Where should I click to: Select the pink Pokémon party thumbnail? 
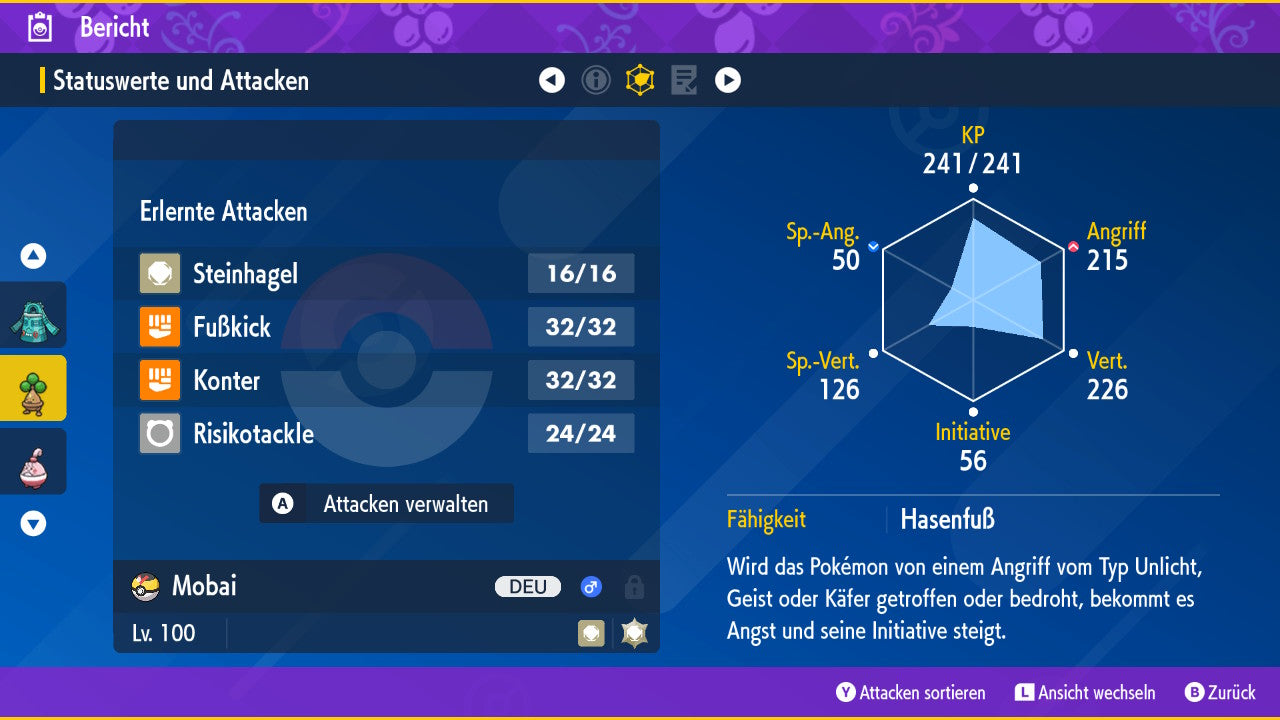click(33, 461)
